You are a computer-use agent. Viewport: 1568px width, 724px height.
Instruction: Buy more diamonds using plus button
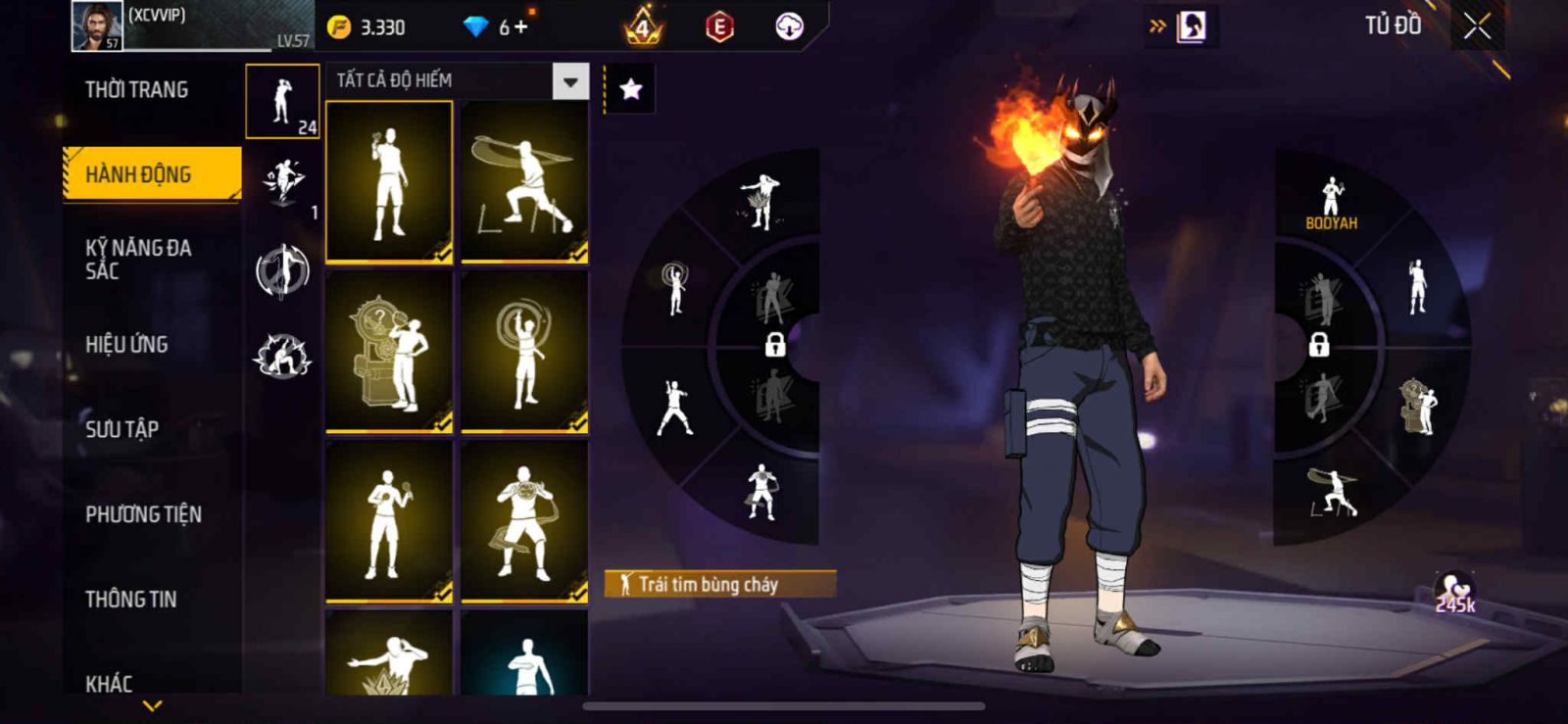[x=520, y=27]
